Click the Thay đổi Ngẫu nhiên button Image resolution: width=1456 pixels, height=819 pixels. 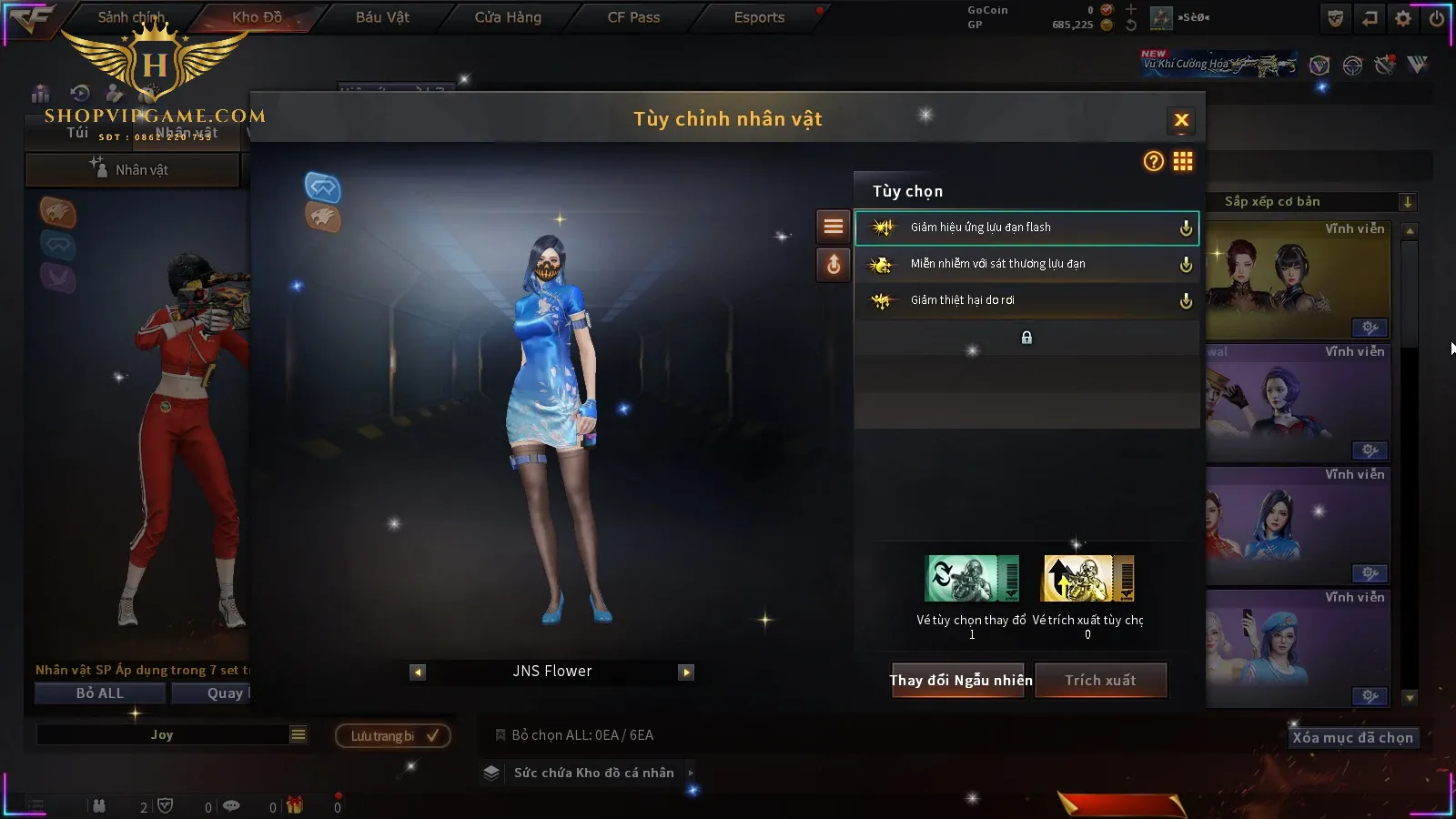coord(960,680)
